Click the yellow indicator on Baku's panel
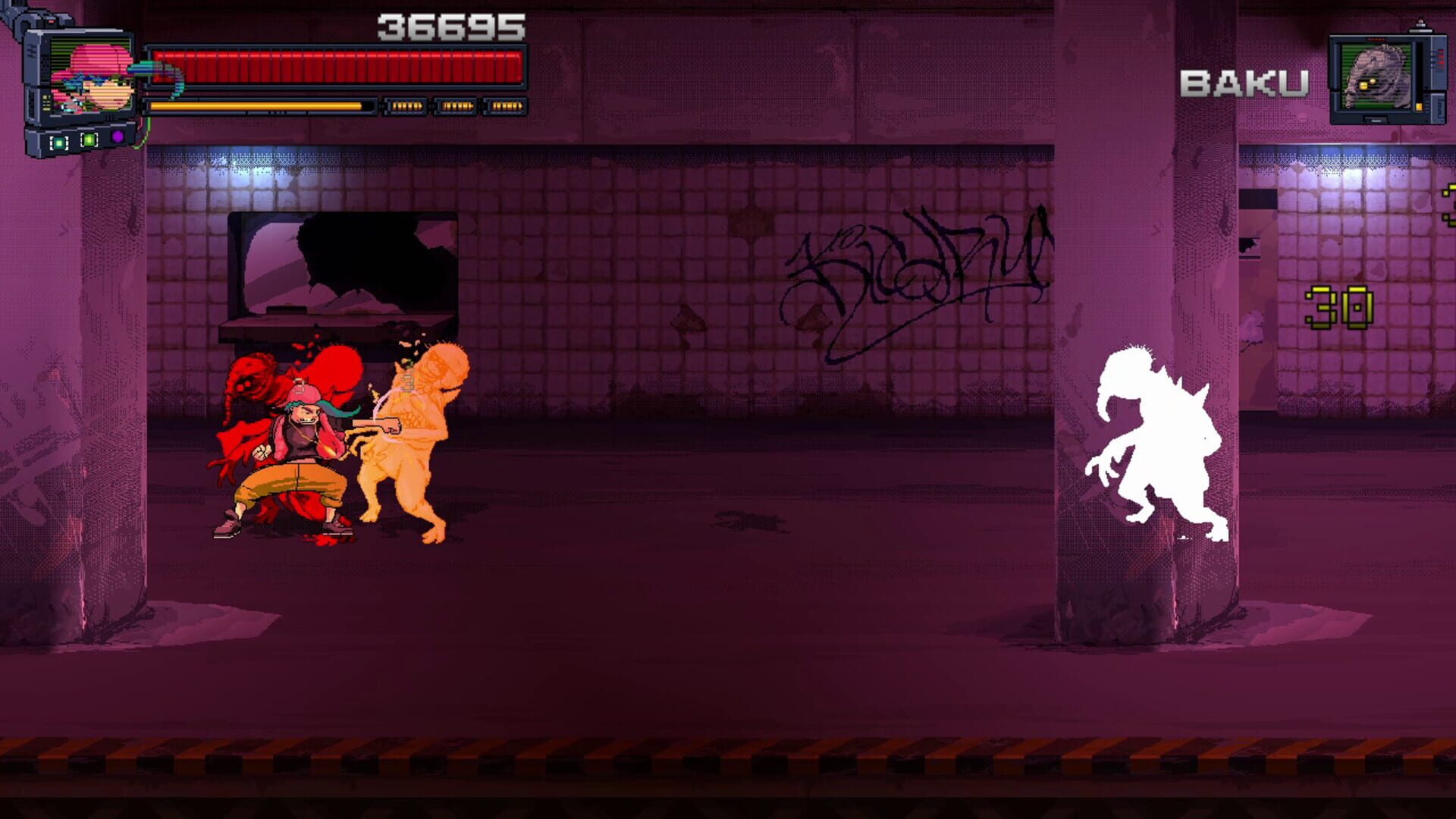The width and height of the screenshot is (1456, 819). coord(1419,107)
